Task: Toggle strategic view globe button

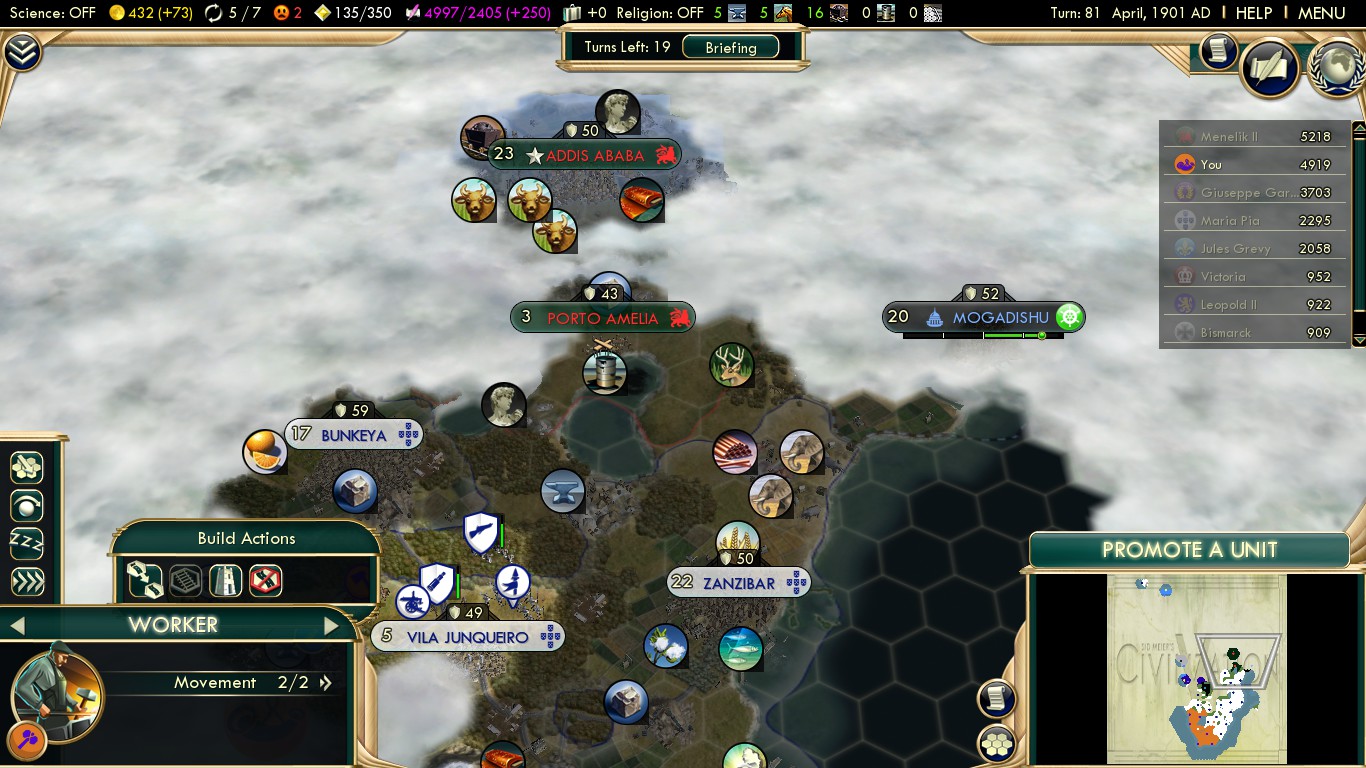Action: click(x=1337, y=67)
